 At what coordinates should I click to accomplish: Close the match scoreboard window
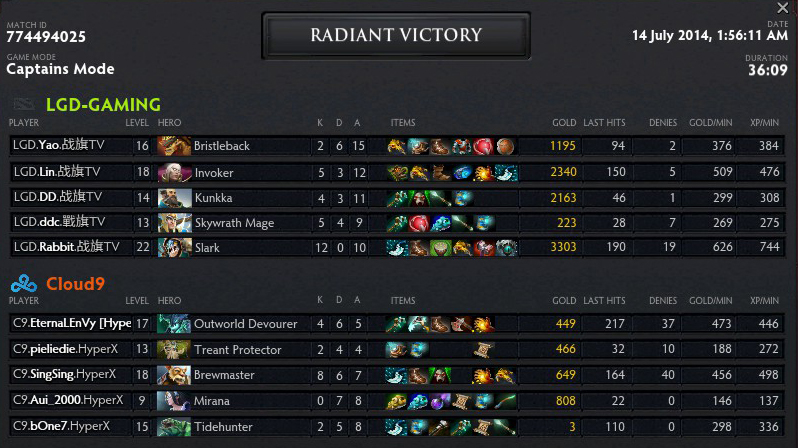pyautogui.click(x=782, y=8)
